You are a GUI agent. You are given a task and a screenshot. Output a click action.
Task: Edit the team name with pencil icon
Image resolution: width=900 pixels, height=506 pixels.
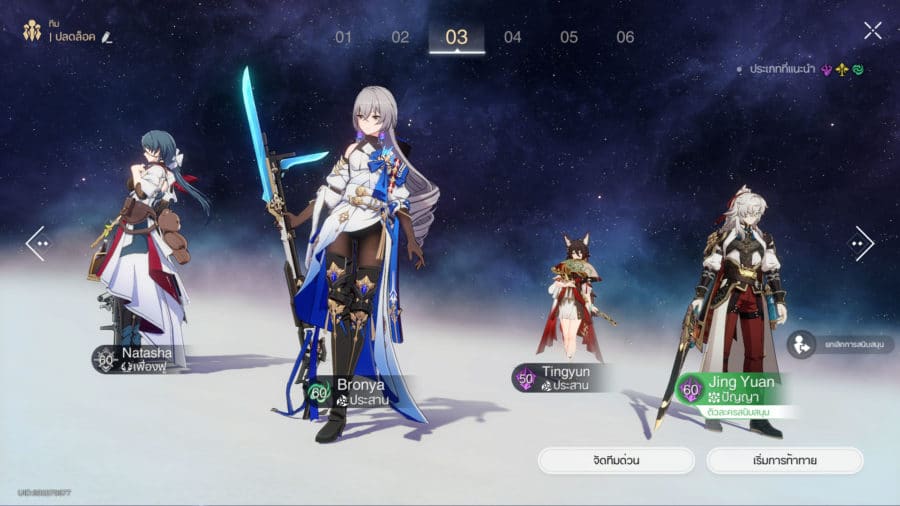point(107,37)
